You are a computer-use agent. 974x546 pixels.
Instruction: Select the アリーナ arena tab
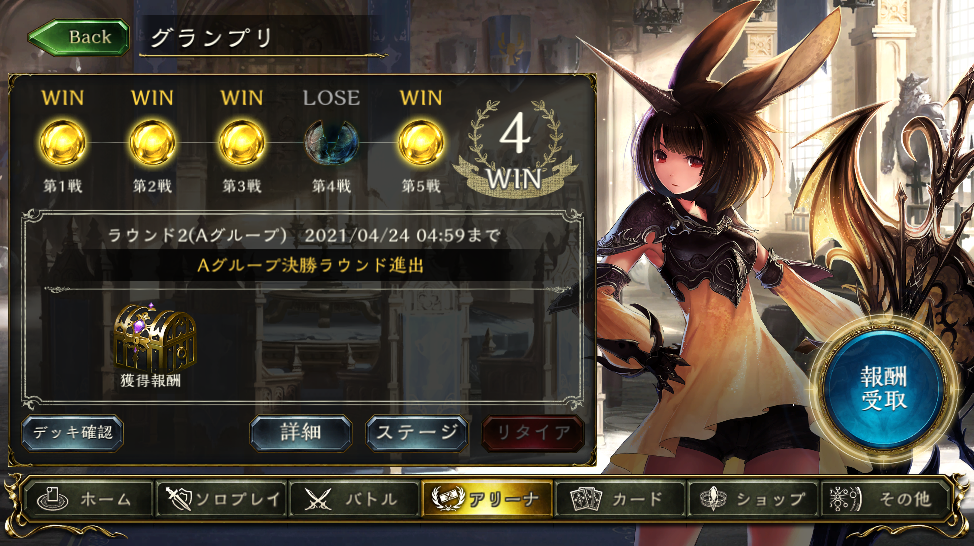tap(487, 499)
